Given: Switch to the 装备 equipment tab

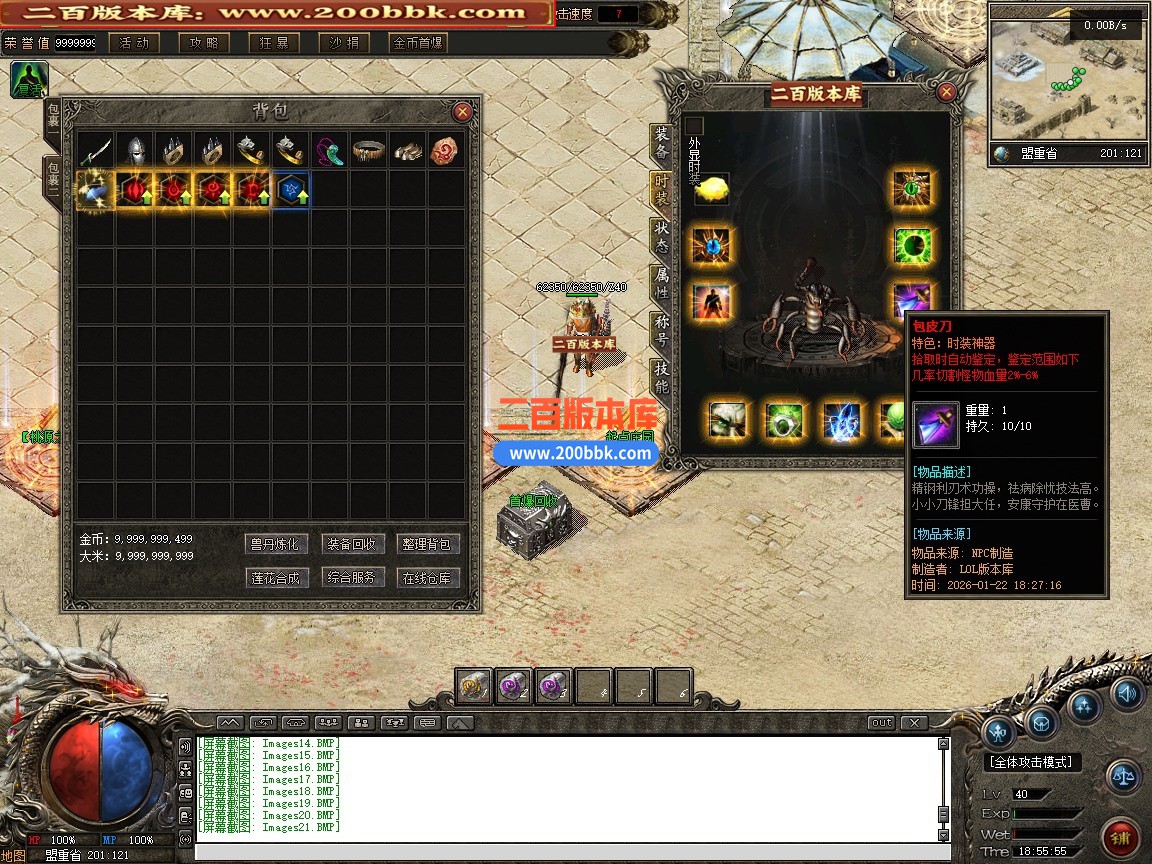Looking at the screenshot, I should (x=662, y=143).
